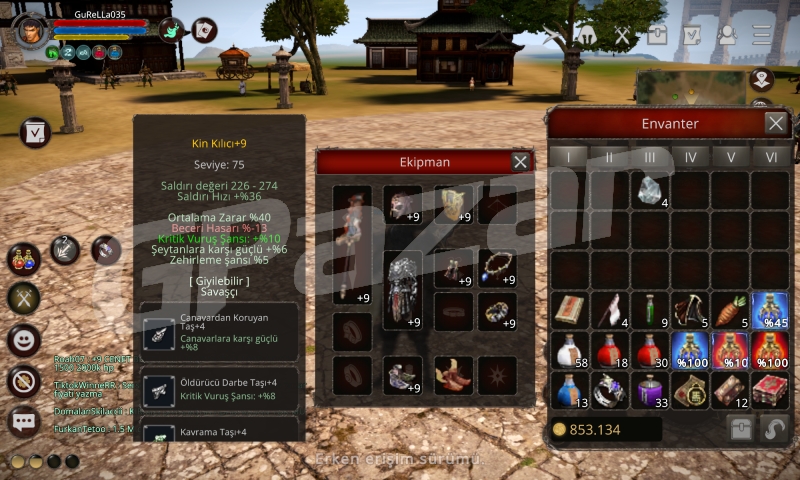This screenshot has height=480, width=800.
Task: Open the potions quick-access button
Action: [23, 258]
